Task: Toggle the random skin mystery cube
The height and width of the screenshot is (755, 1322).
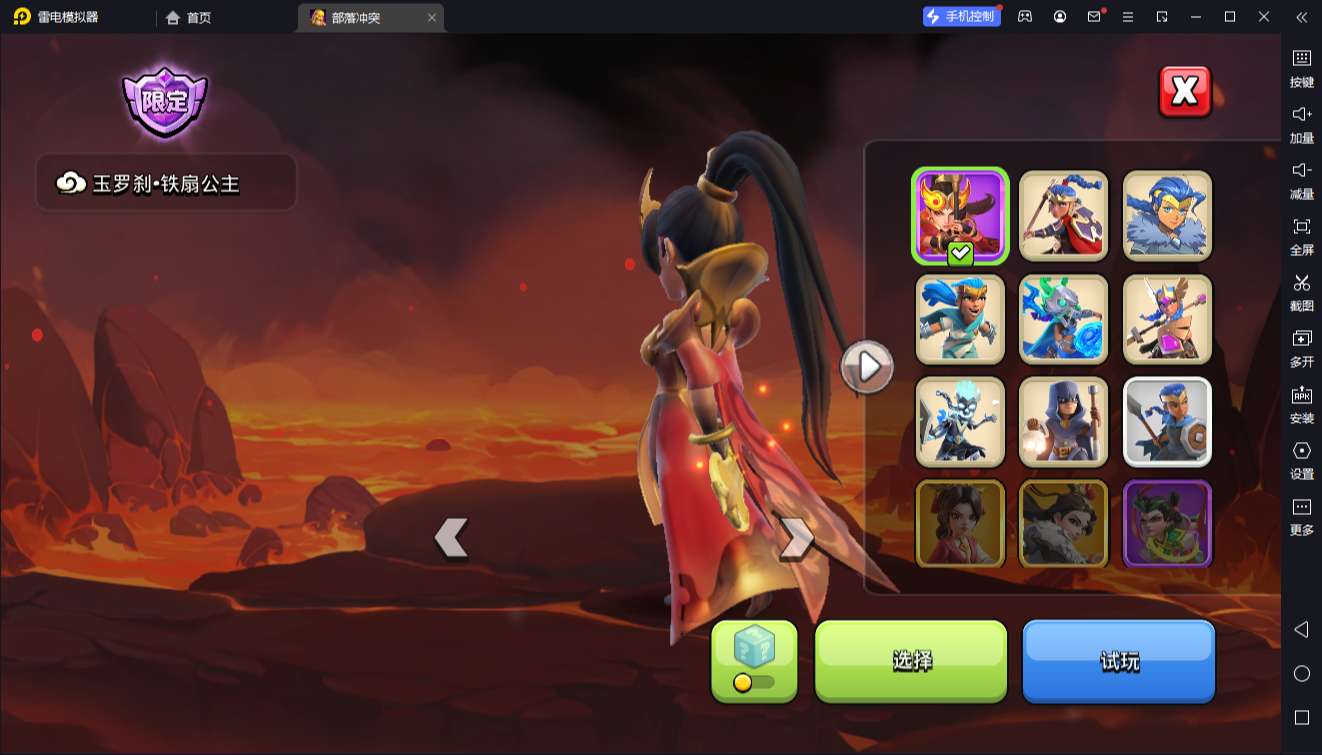Action: [x=754, y=661]
